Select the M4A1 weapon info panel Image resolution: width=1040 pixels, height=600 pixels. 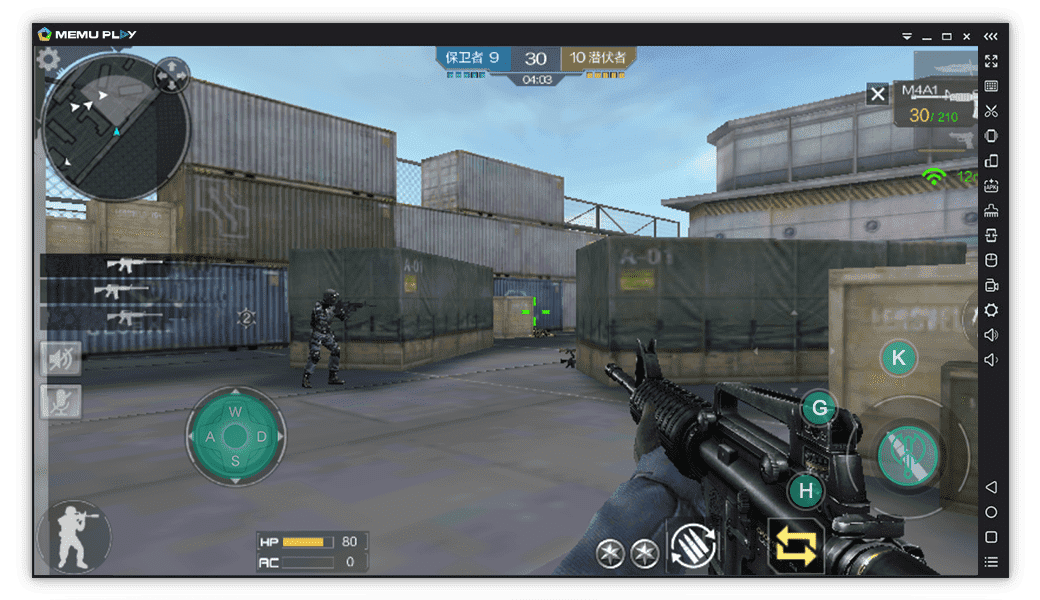tap(934, 104)
